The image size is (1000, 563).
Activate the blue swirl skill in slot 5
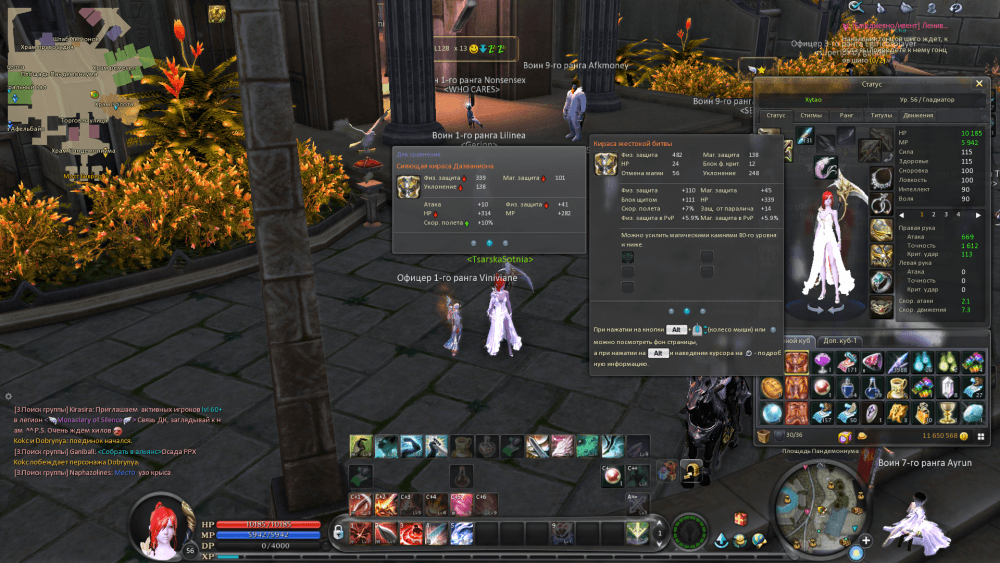click(x=462, y=533)
